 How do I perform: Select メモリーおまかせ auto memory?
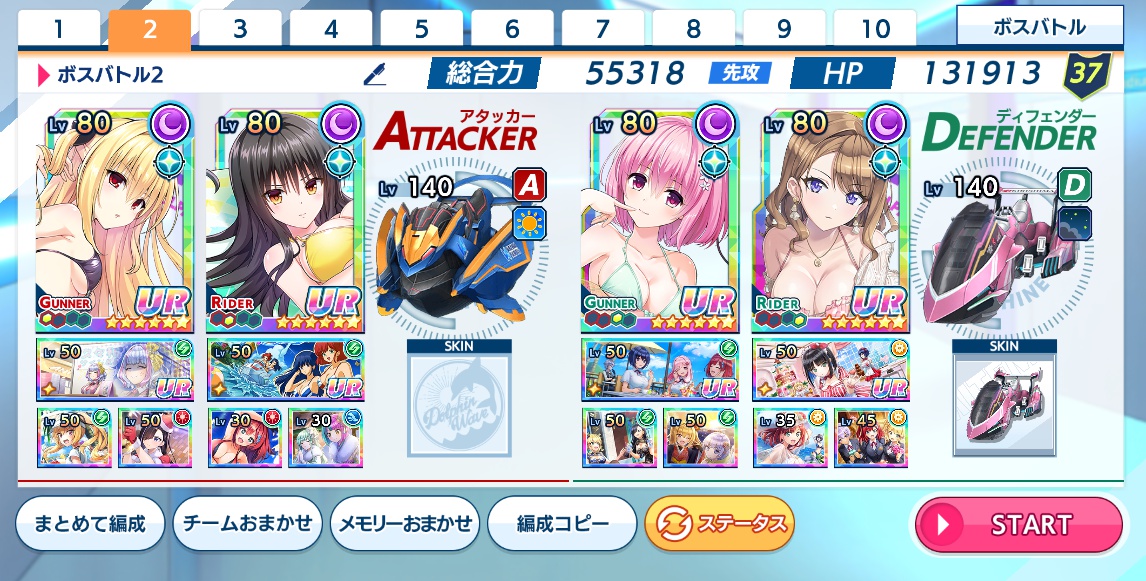405,524
